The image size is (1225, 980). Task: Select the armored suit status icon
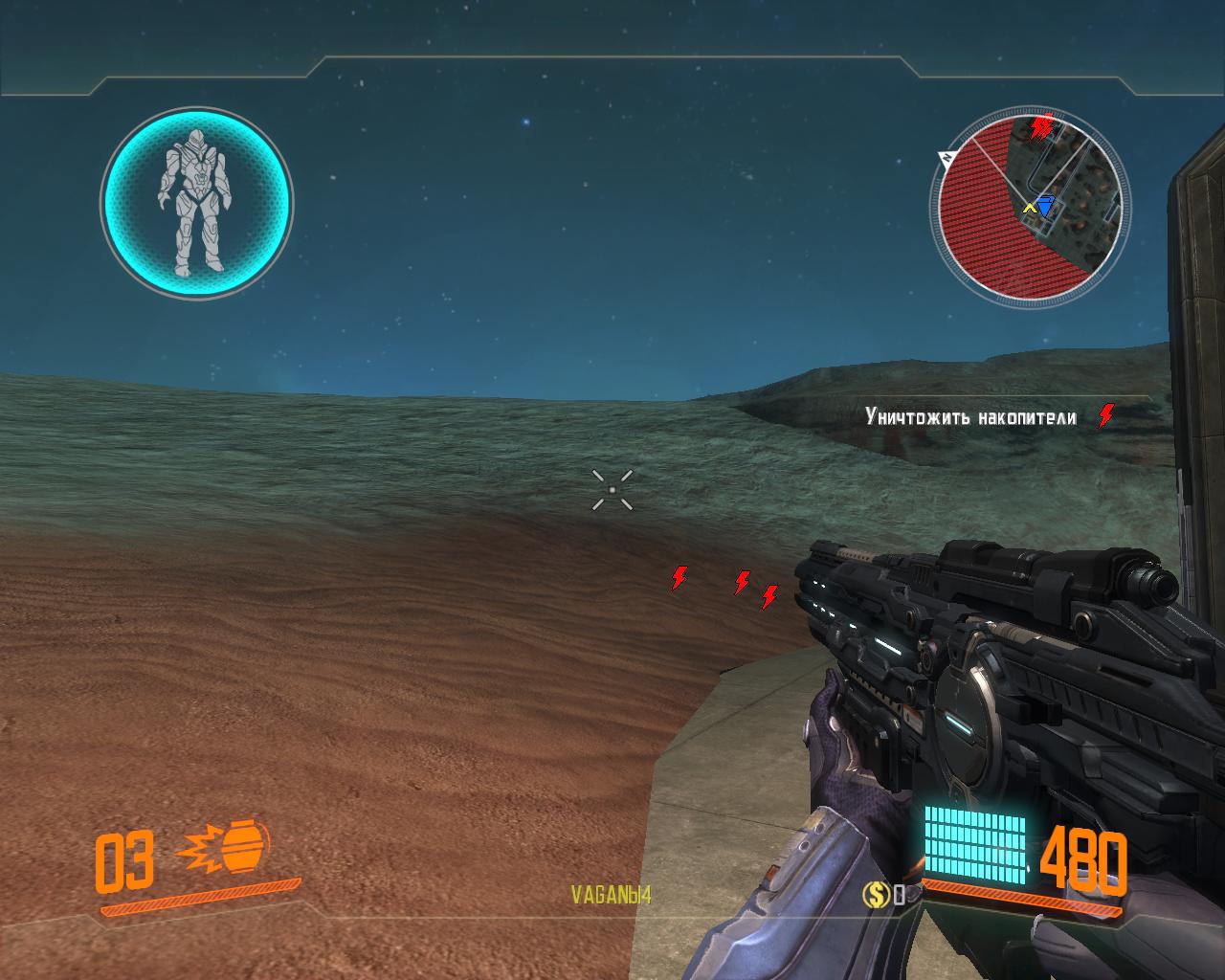coord(196,201)
